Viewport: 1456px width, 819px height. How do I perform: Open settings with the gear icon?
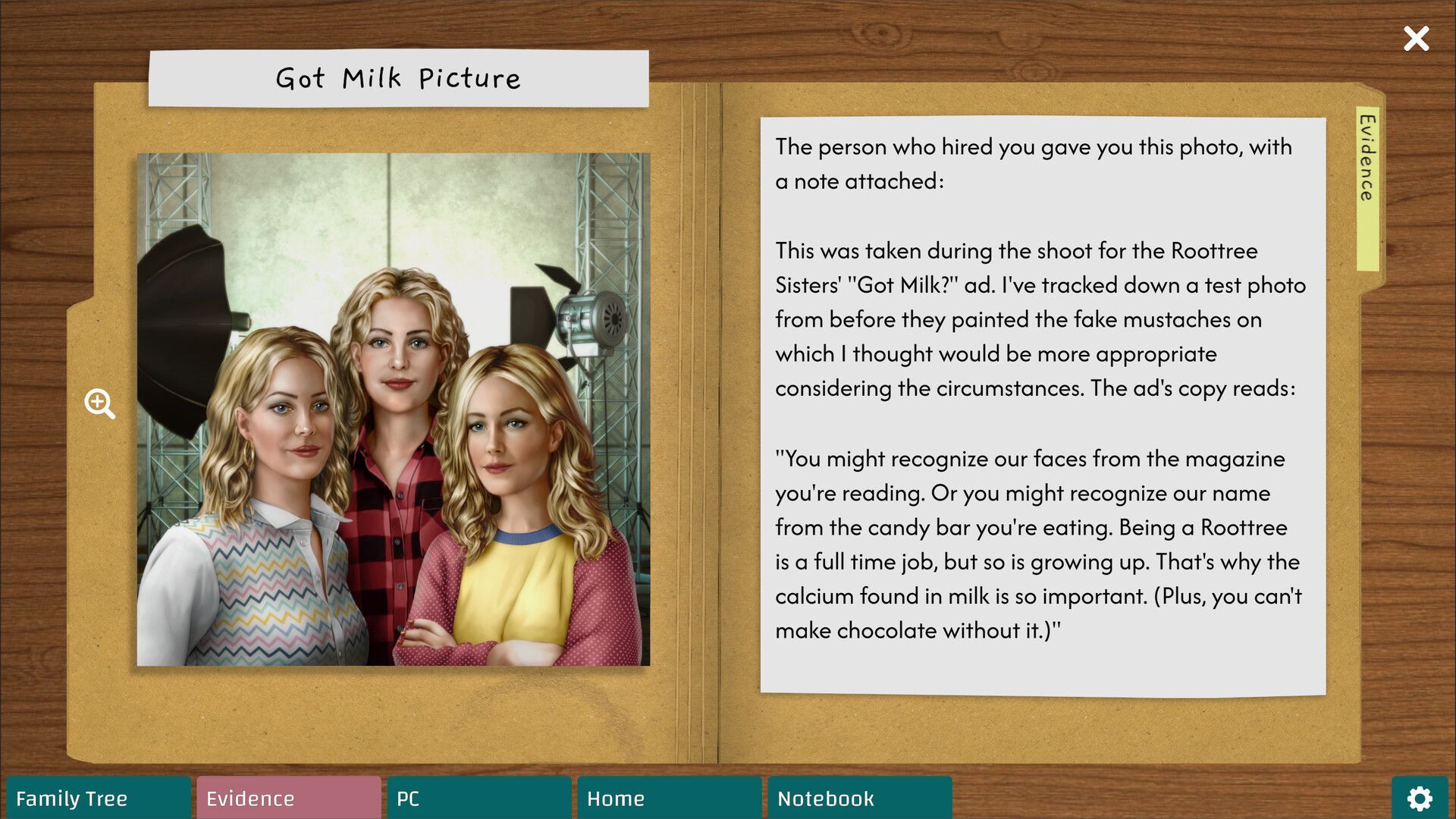click(1419, 798)
